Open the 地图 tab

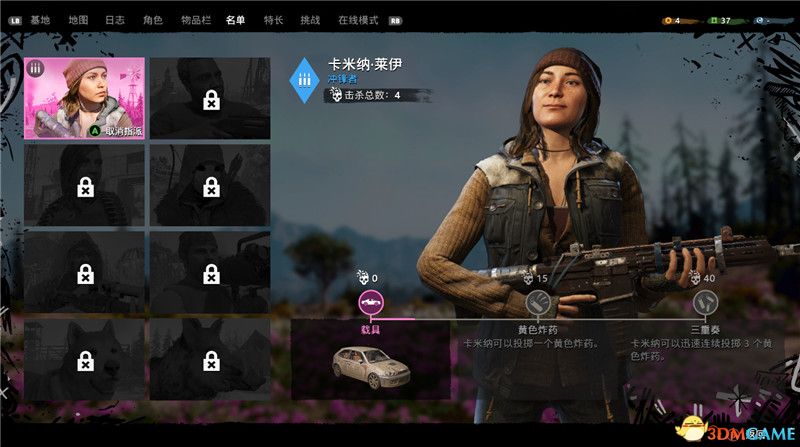point(77,19)
